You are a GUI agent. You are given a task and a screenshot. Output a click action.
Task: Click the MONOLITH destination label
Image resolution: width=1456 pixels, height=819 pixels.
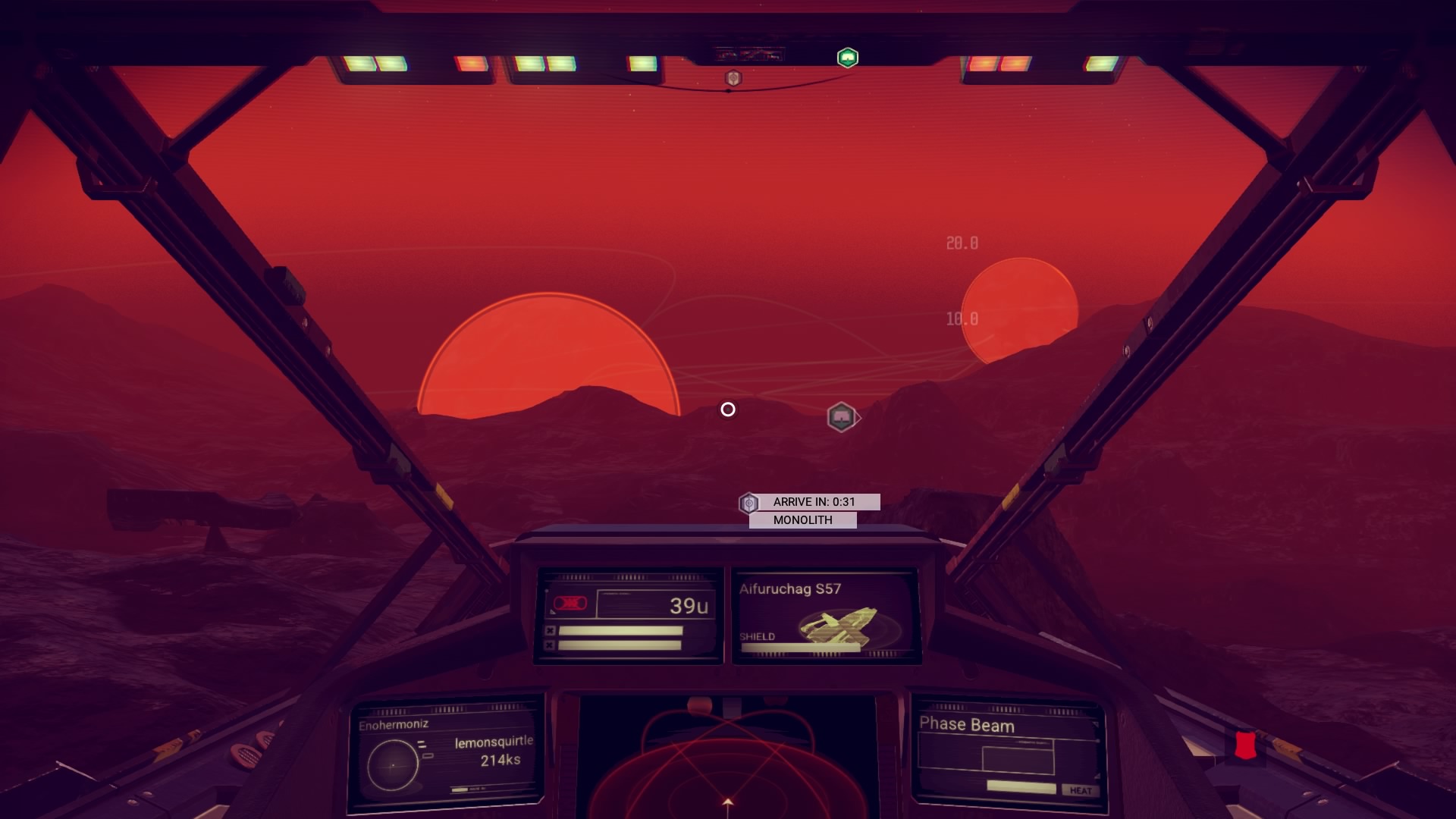tap(802, 520)
